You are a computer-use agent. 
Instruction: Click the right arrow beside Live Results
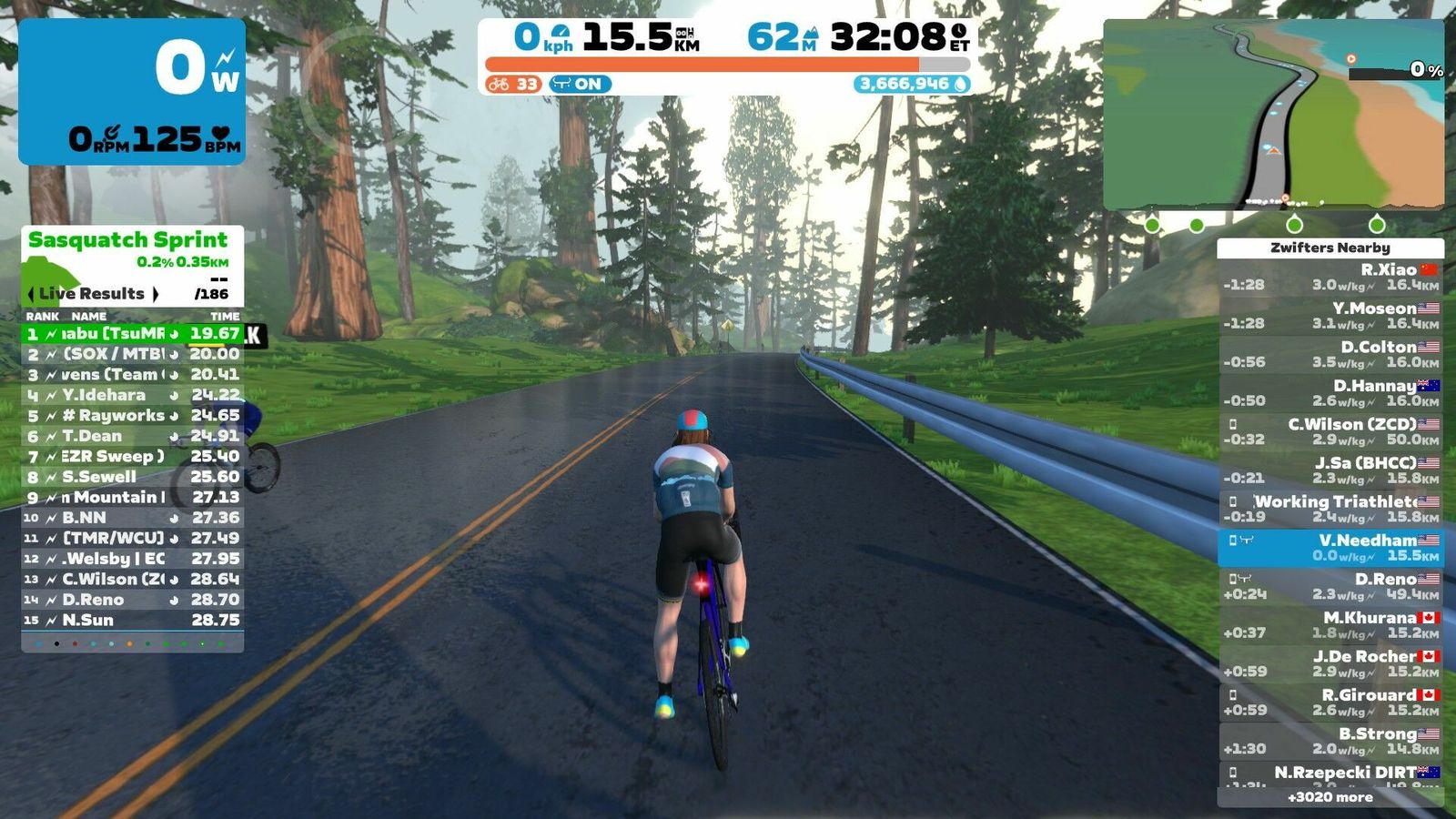point(156,294)
